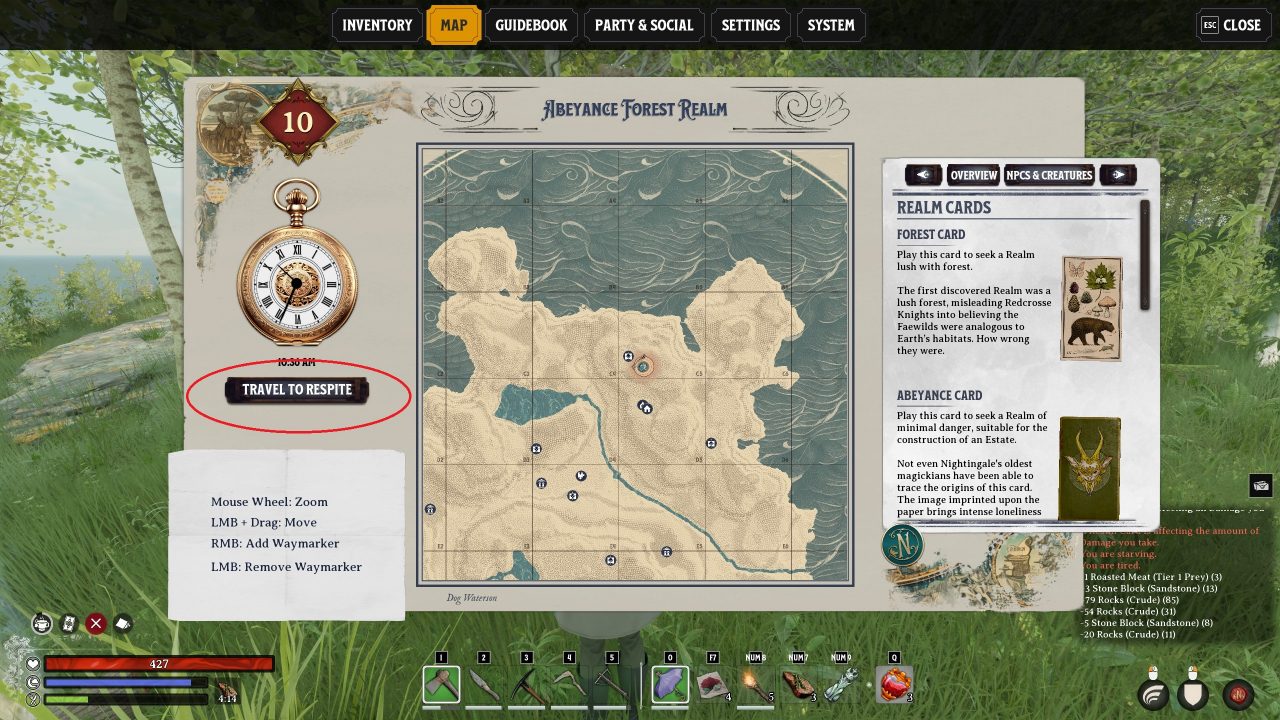Click the right arrow above realm cards
This screenshot has height=720, width=1280.
click(x=1118, y=175)
